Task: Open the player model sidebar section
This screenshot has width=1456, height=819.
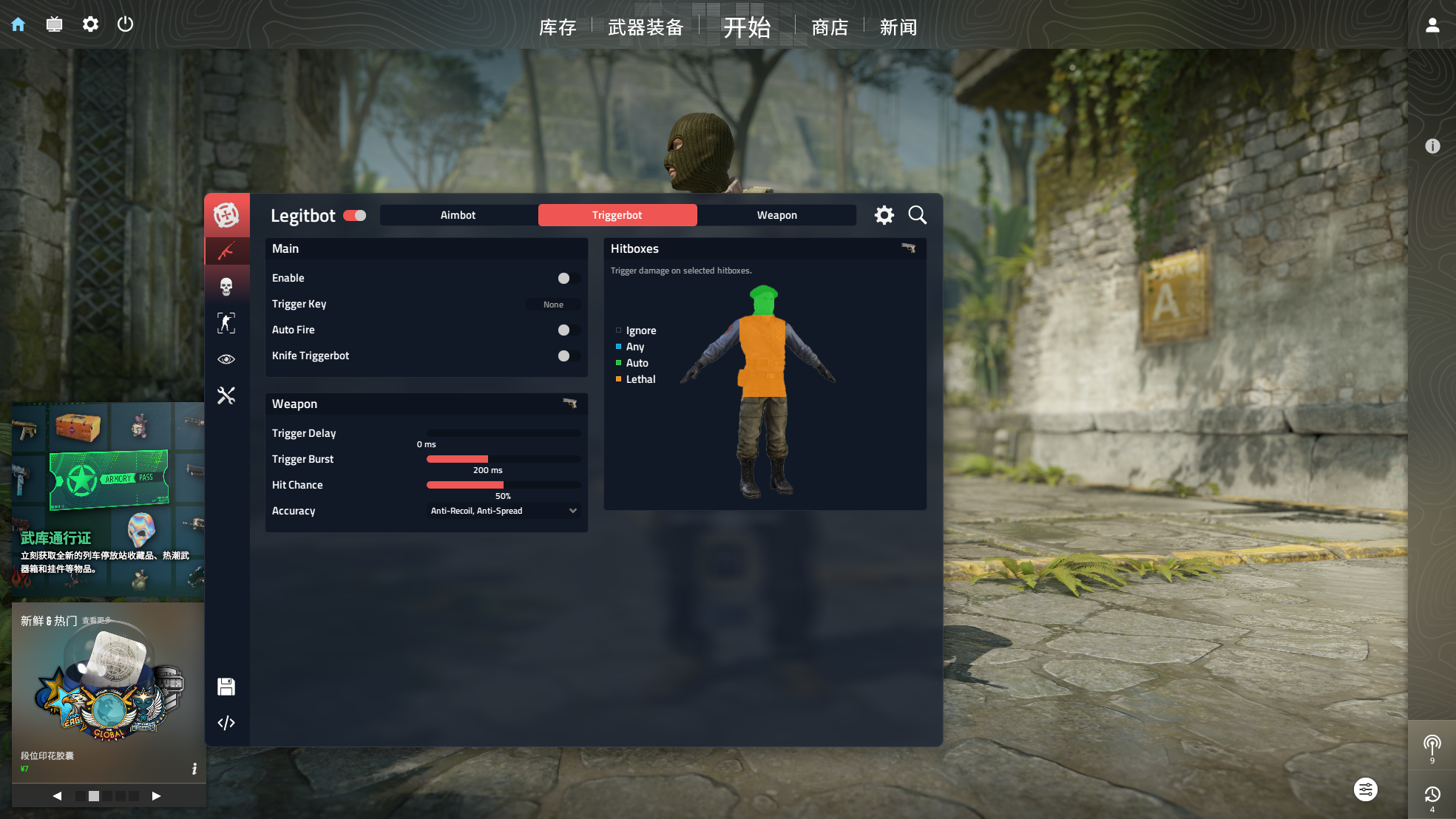Action: pos(227,322)
